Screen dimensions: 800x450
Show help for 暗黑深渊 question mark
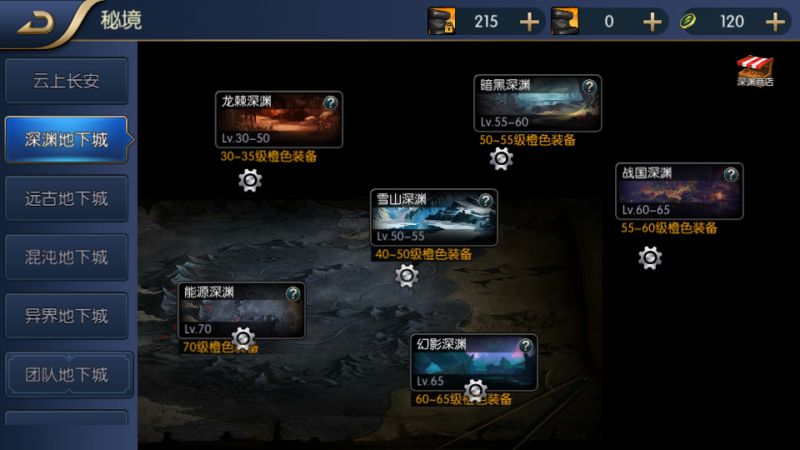pos(589,87)
